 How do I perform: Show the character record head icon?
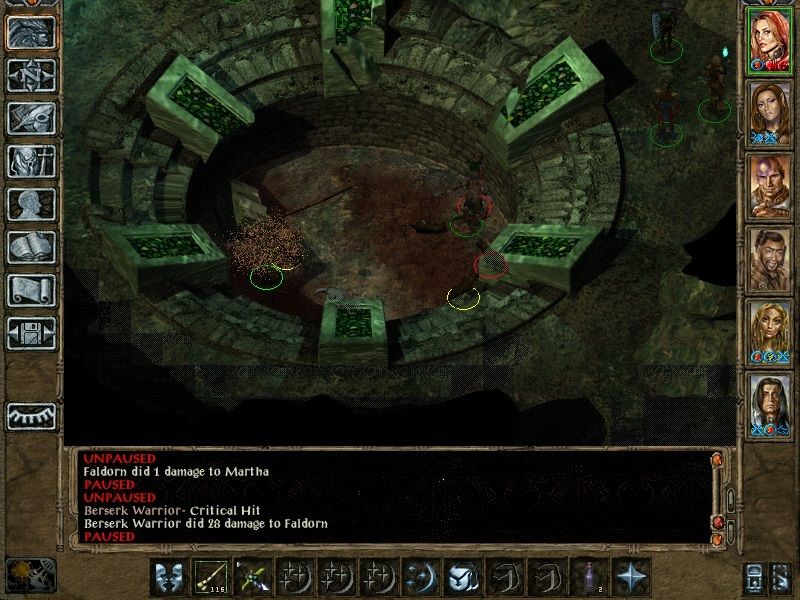31,204
